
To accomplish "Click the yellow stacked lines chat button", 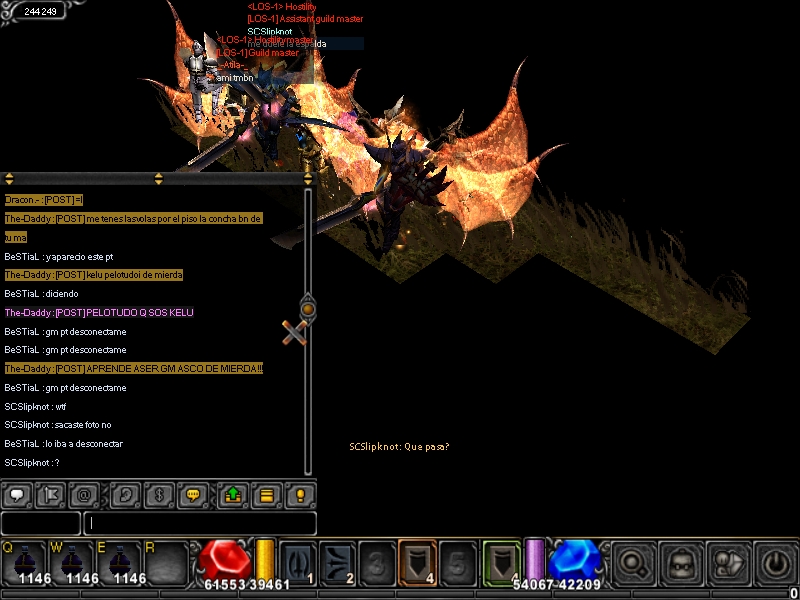I will 267,494.
